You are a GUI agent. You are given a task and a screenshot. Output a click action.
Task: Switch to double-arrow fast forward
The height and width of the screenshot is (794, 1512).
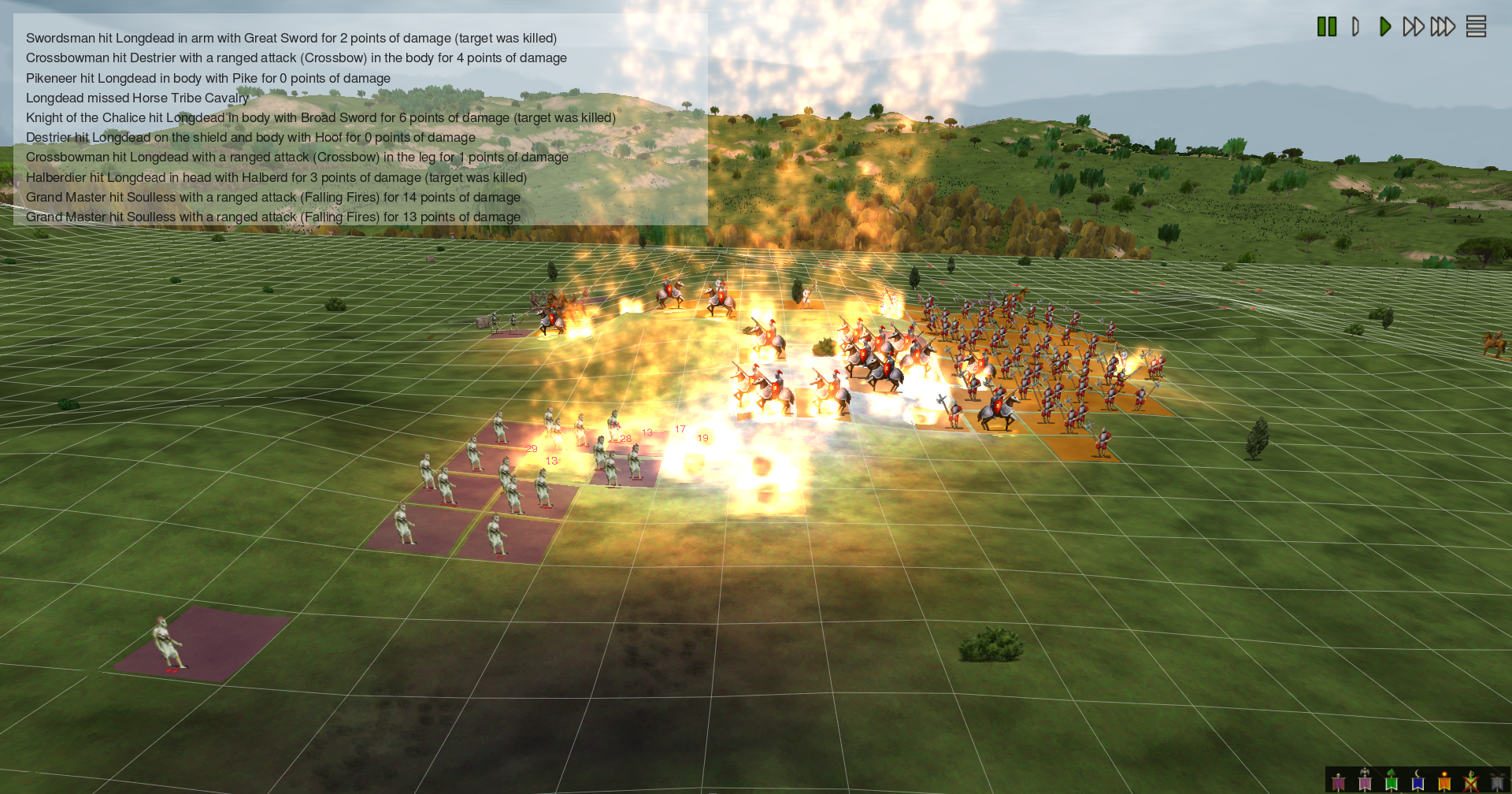[1414, 27]
